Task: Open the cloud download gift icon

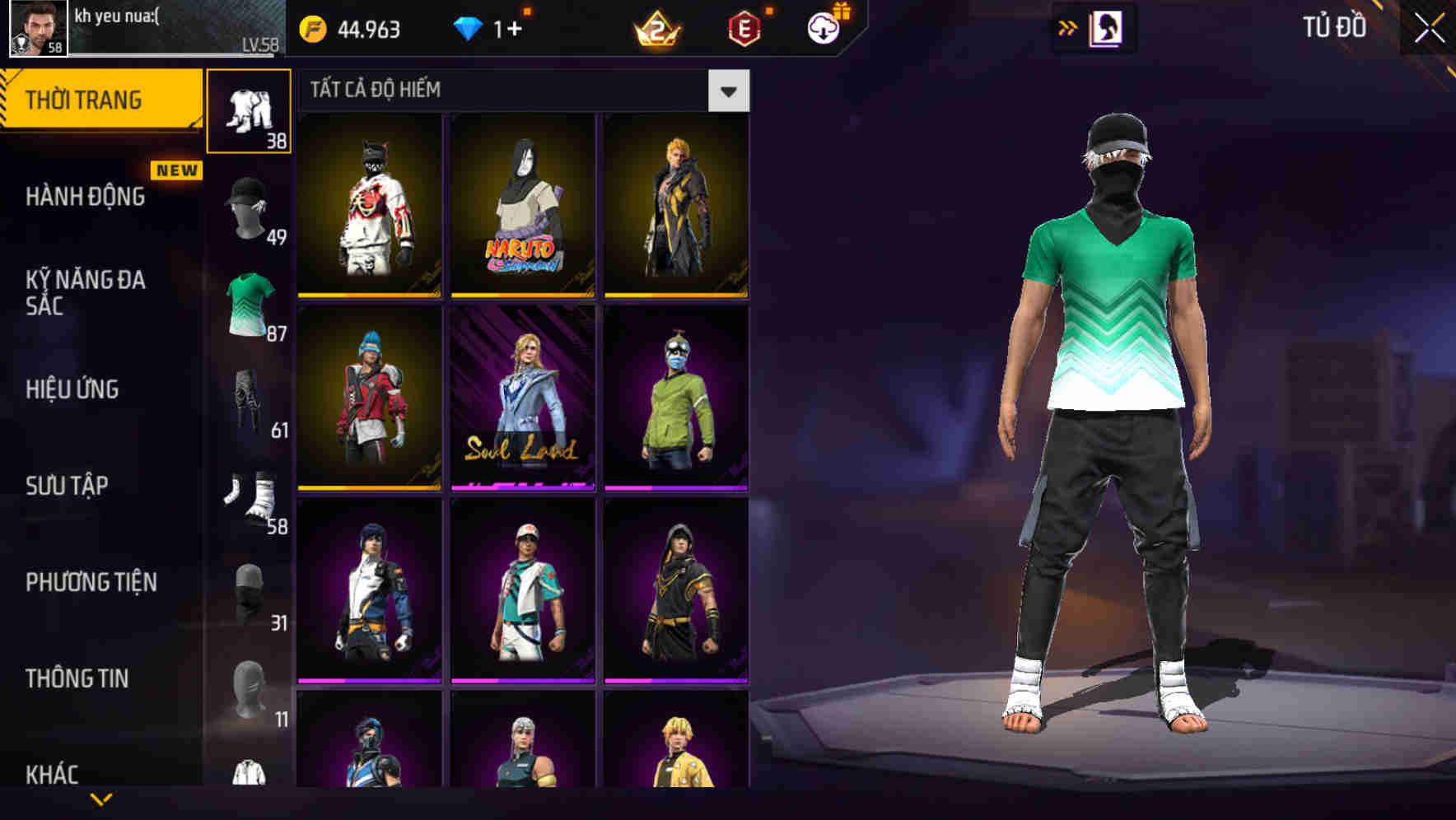Action: pyautogui.click(x=822, y=26)
